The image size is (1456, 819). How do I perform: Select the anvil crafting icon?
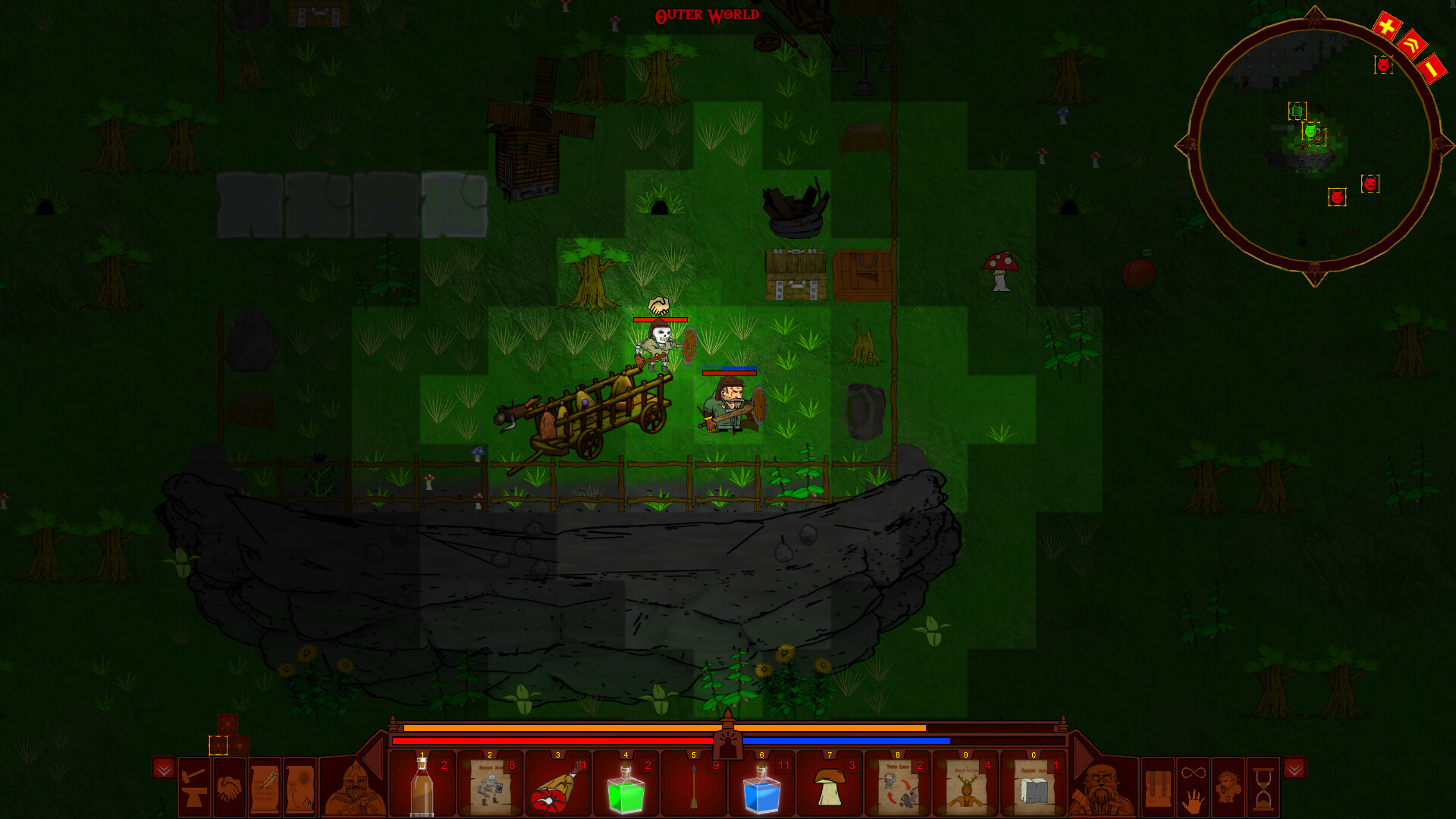point(193,786)
